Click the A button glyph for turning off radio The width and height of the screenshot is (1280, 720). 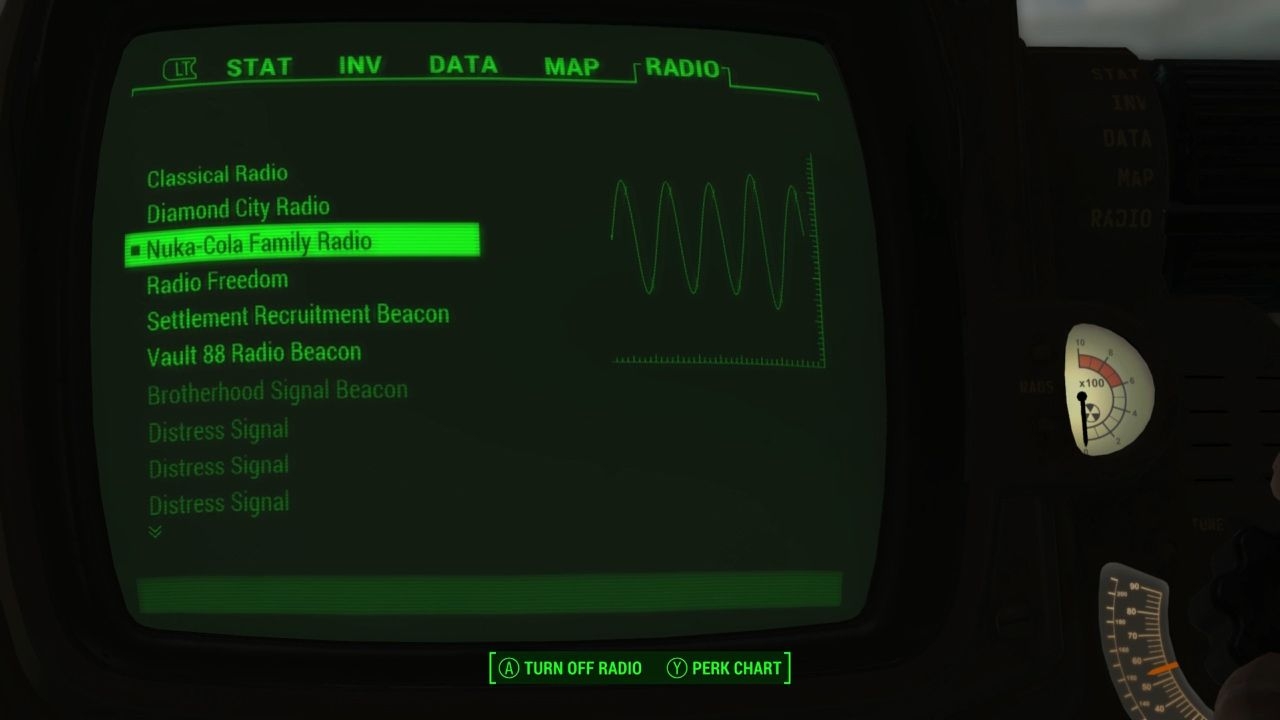(510, 669)
